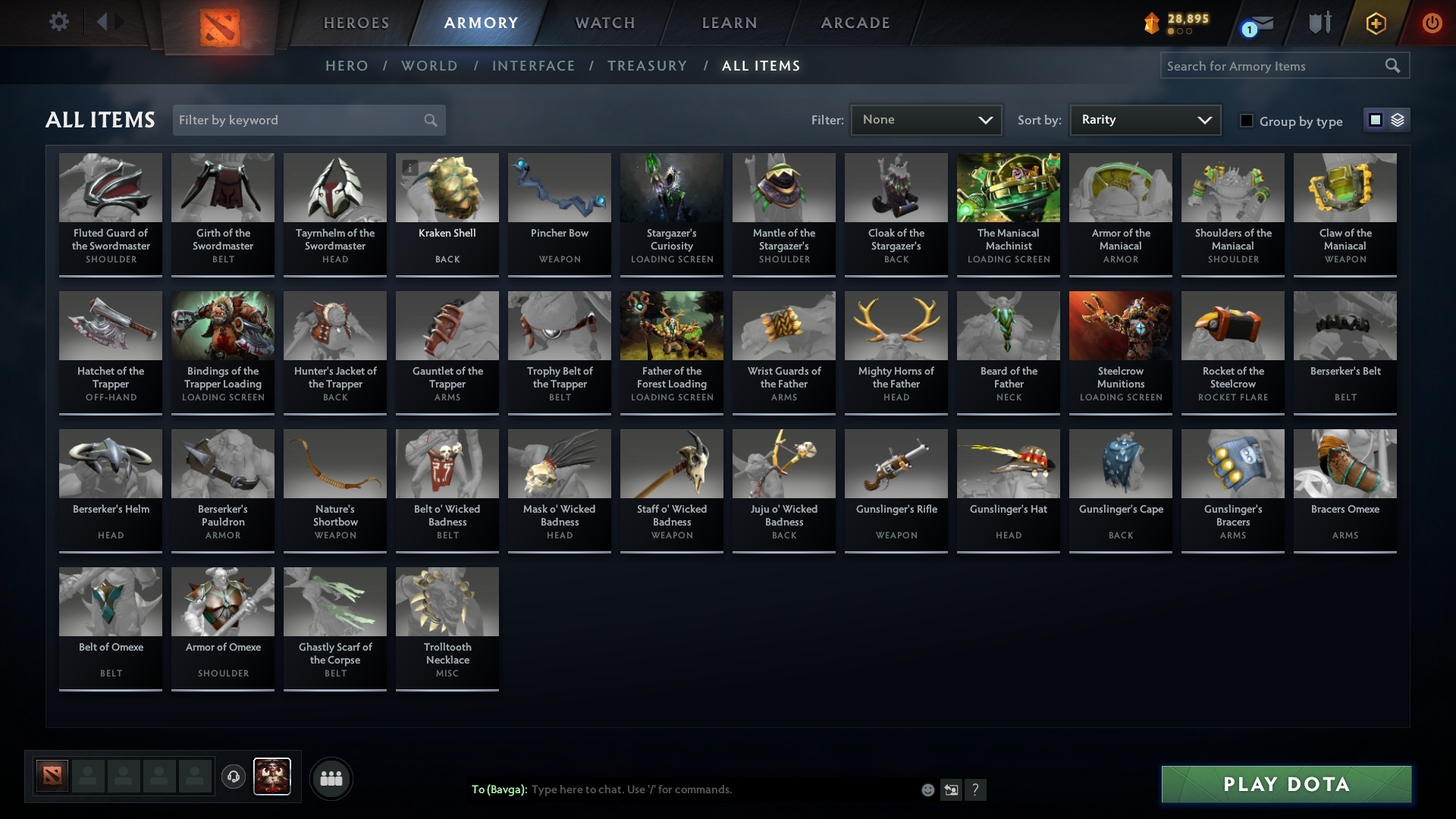Switch to the WATCH tab
The image size is (1456, 819).
(604, 23)
